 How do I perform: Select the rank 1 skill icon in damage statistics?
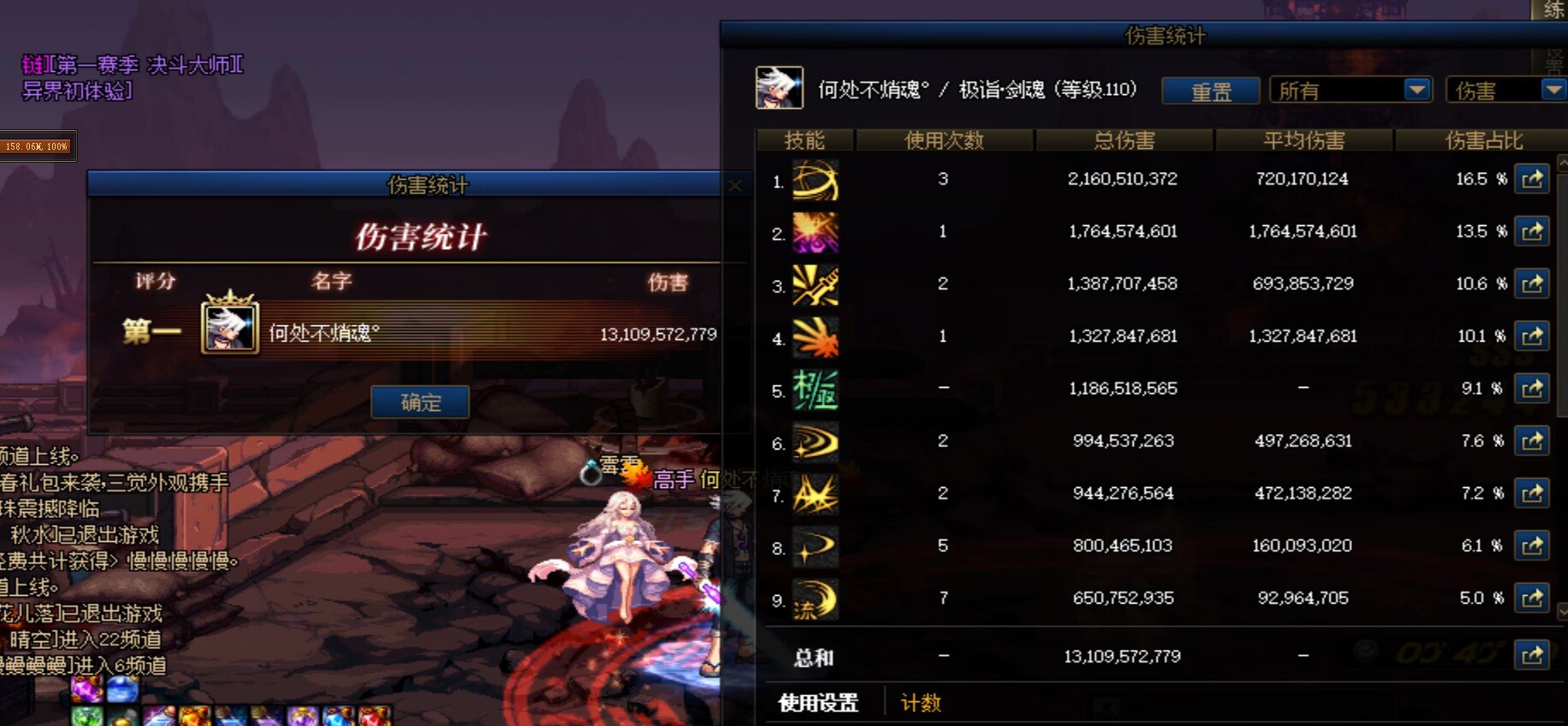tap(815, 181)
